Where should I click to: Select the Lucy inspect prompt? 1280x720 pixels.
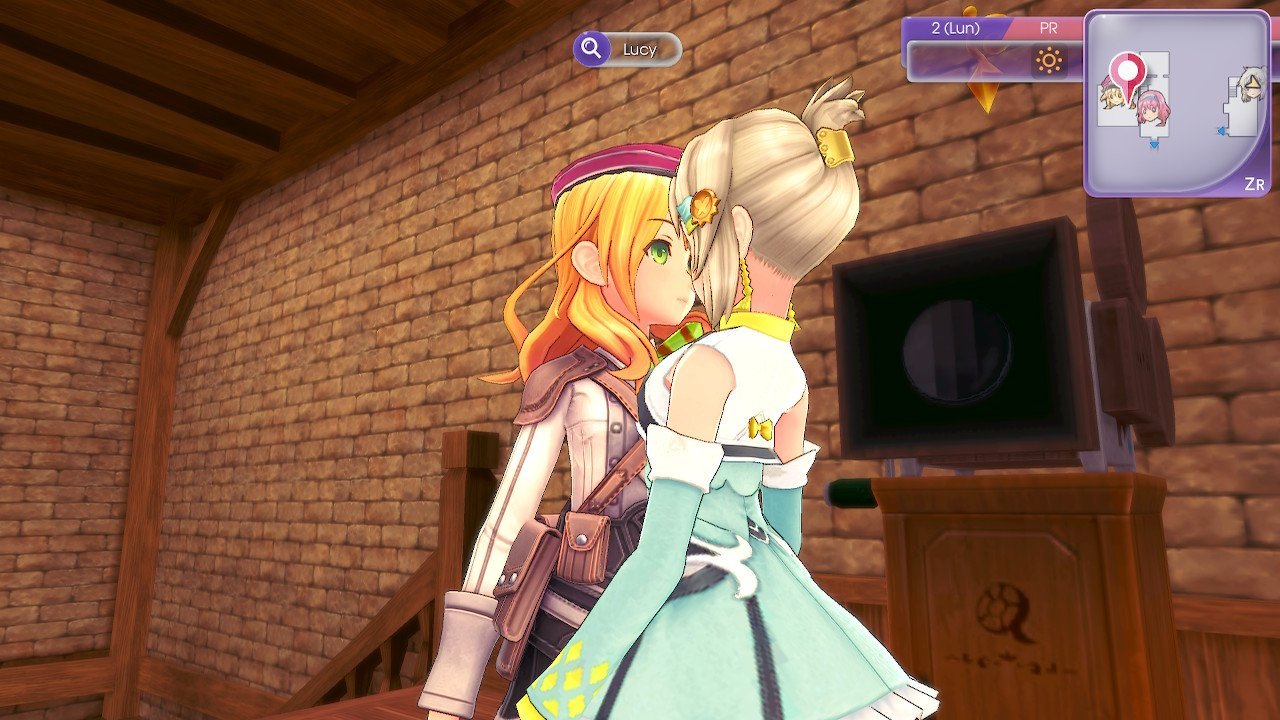(x=627, y=49)
